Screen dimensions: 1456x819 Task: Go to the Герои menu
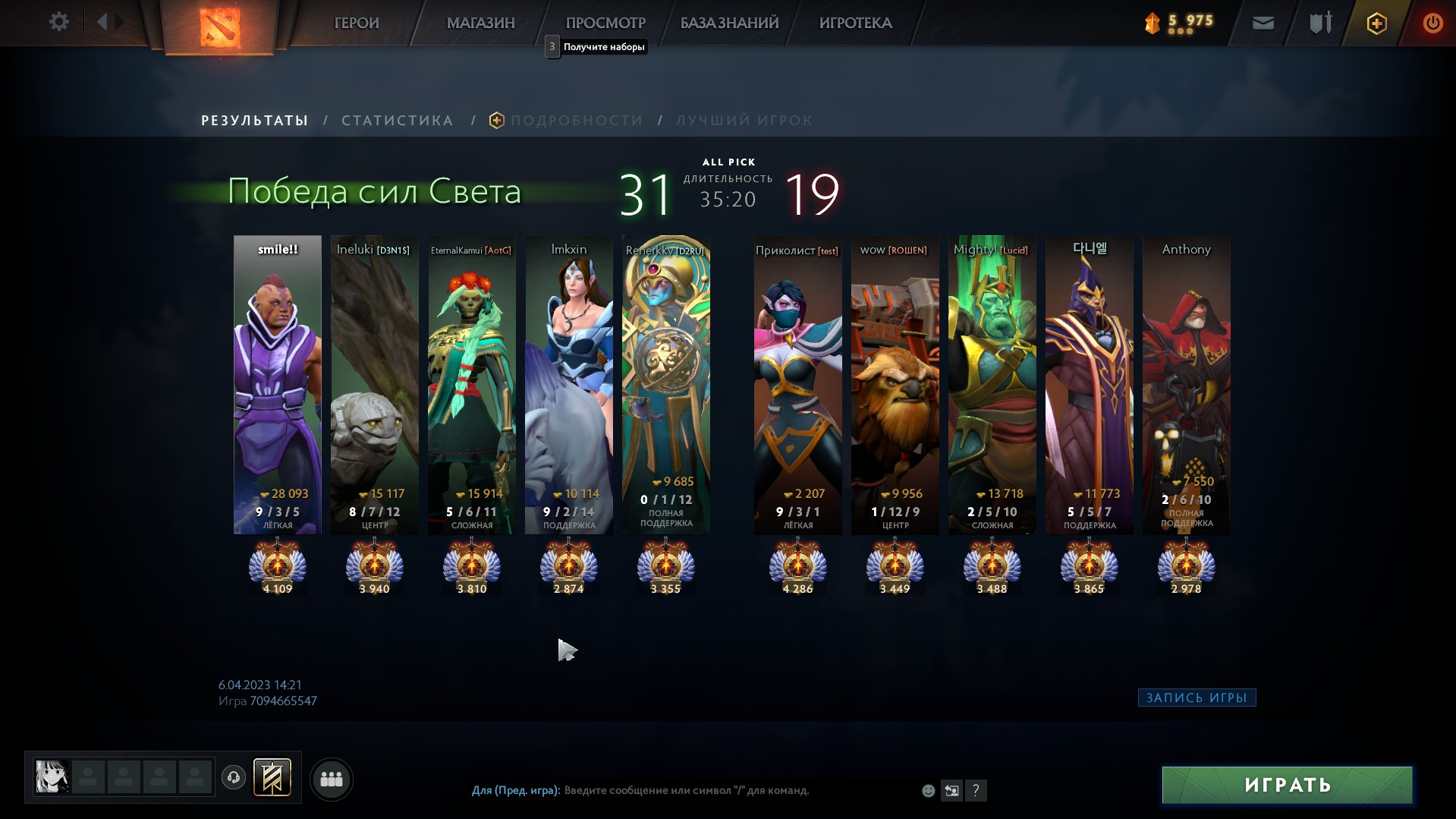356,23
